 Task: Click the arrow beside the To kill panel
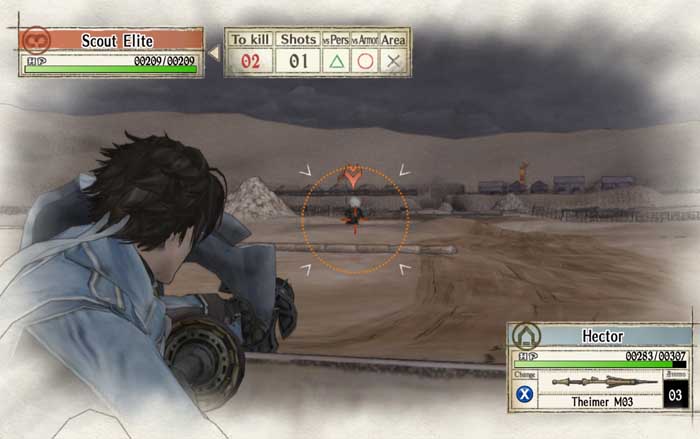[x=213, y=51]
